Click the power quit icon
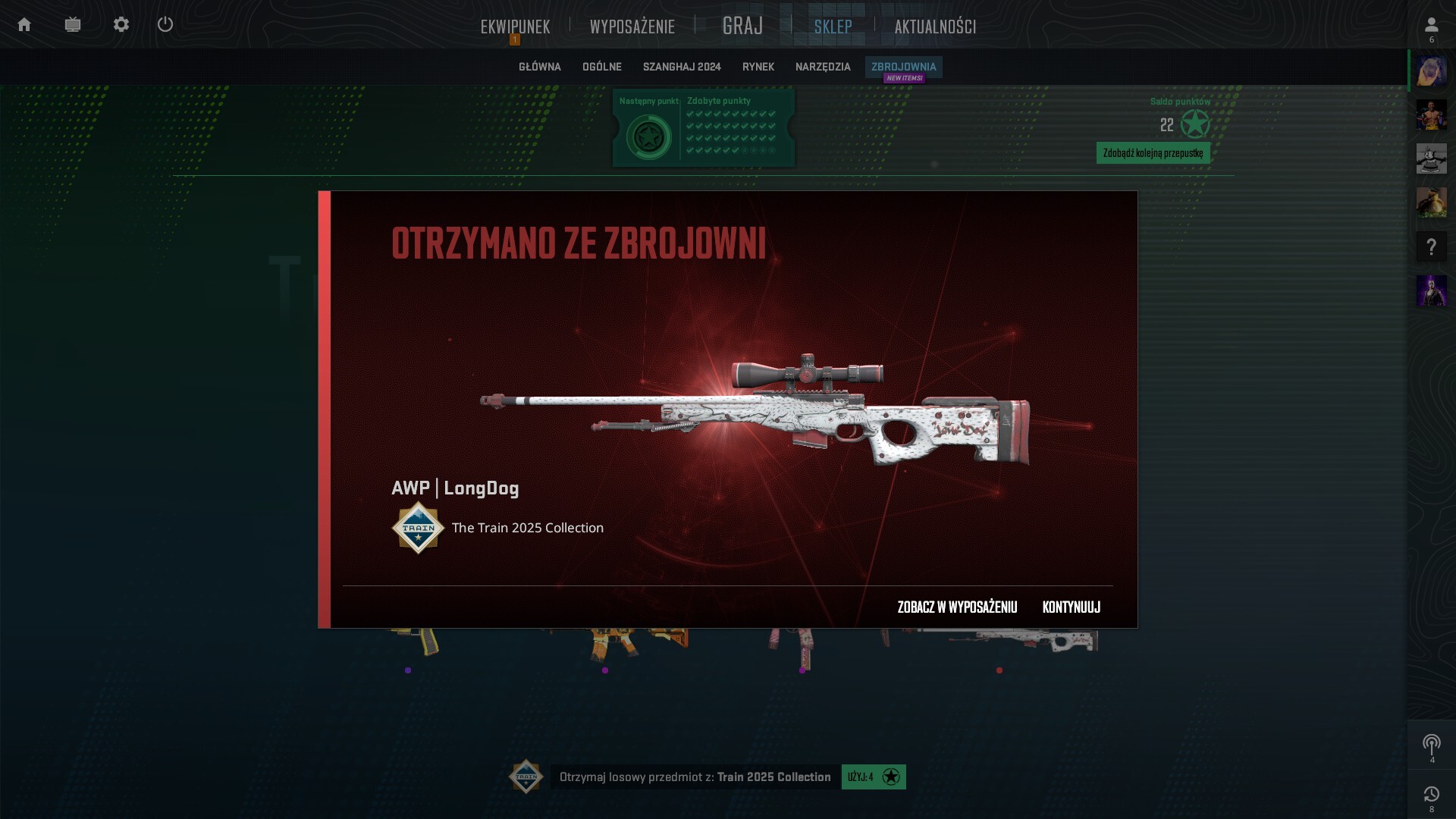The image size is (1456, 819). tap(165, 25)
